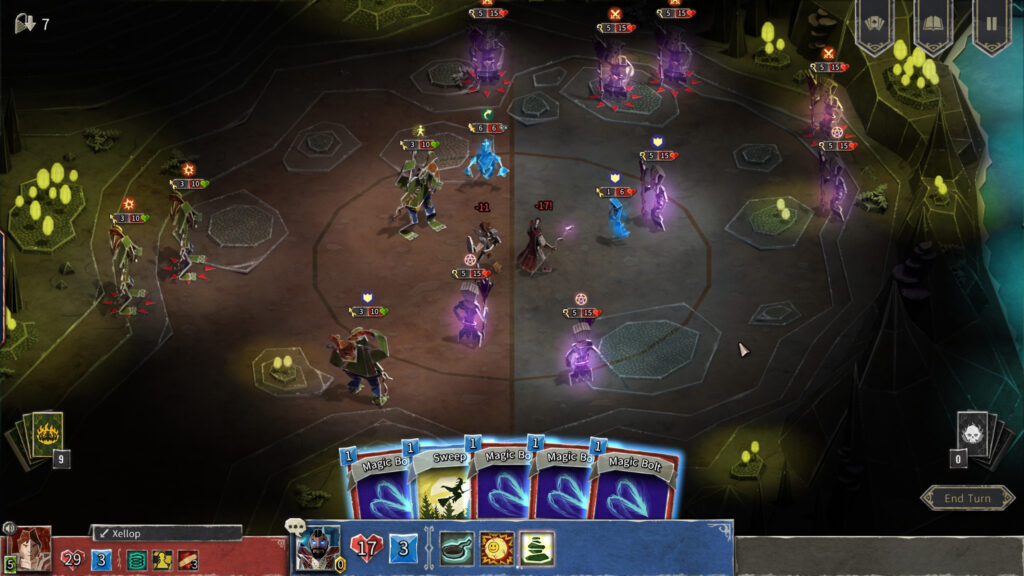1024x576 pixels.
Task: Select the frying pan ability icon
Action: [x=457, y=548]
